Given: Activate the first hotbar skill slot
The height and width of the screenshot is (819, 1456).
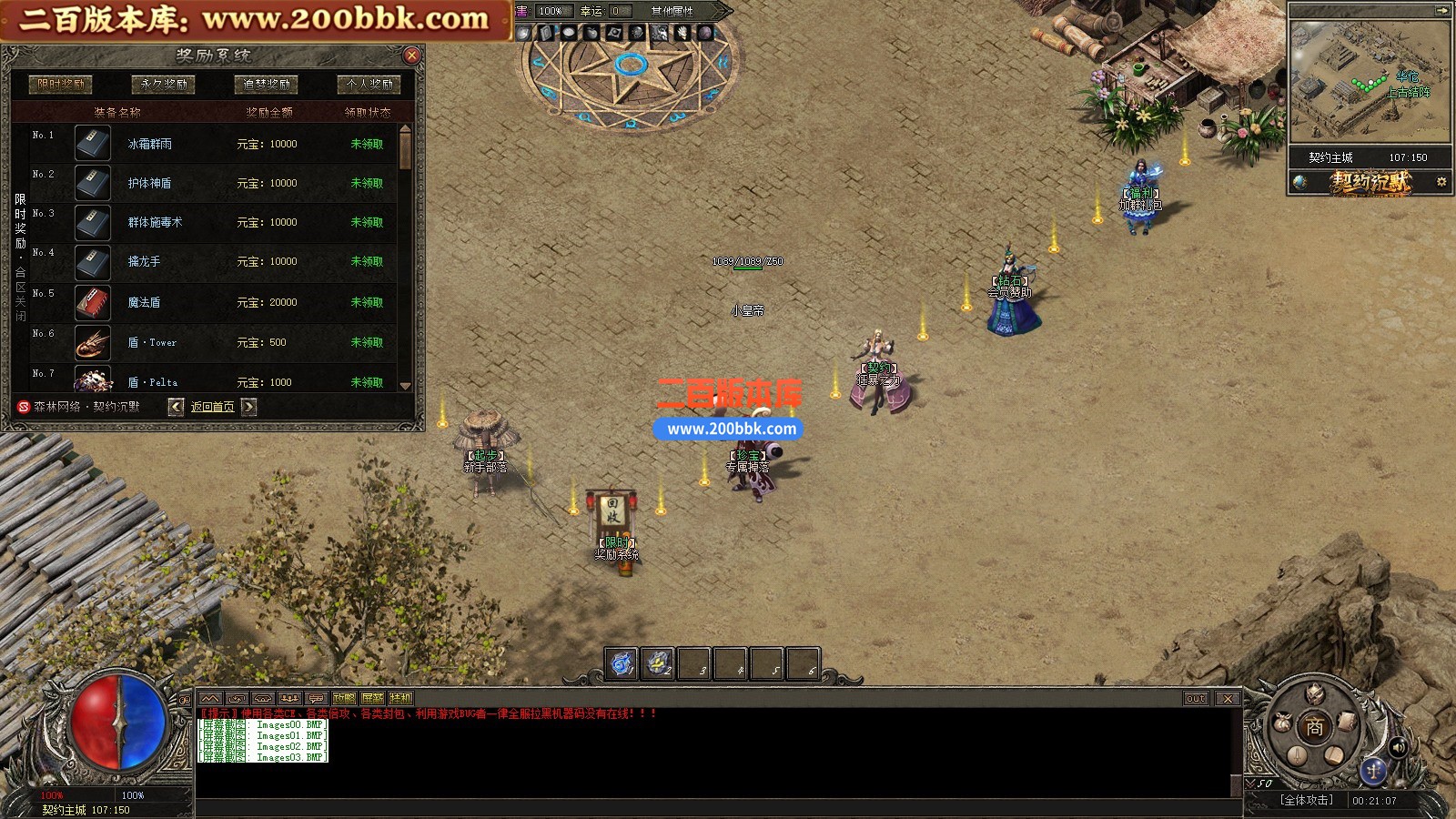Looking at the screenshot, I should pos(622,664).
